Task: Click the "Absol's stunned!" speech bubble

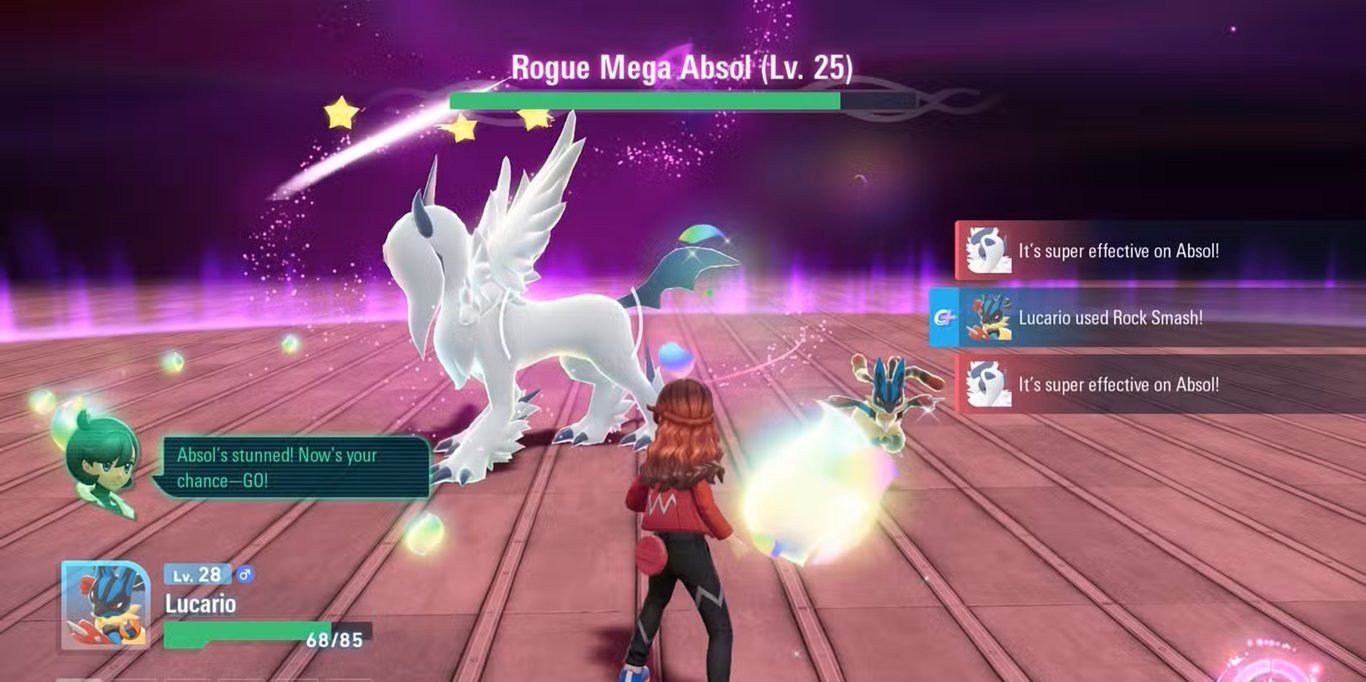Action: pos(291,467)
